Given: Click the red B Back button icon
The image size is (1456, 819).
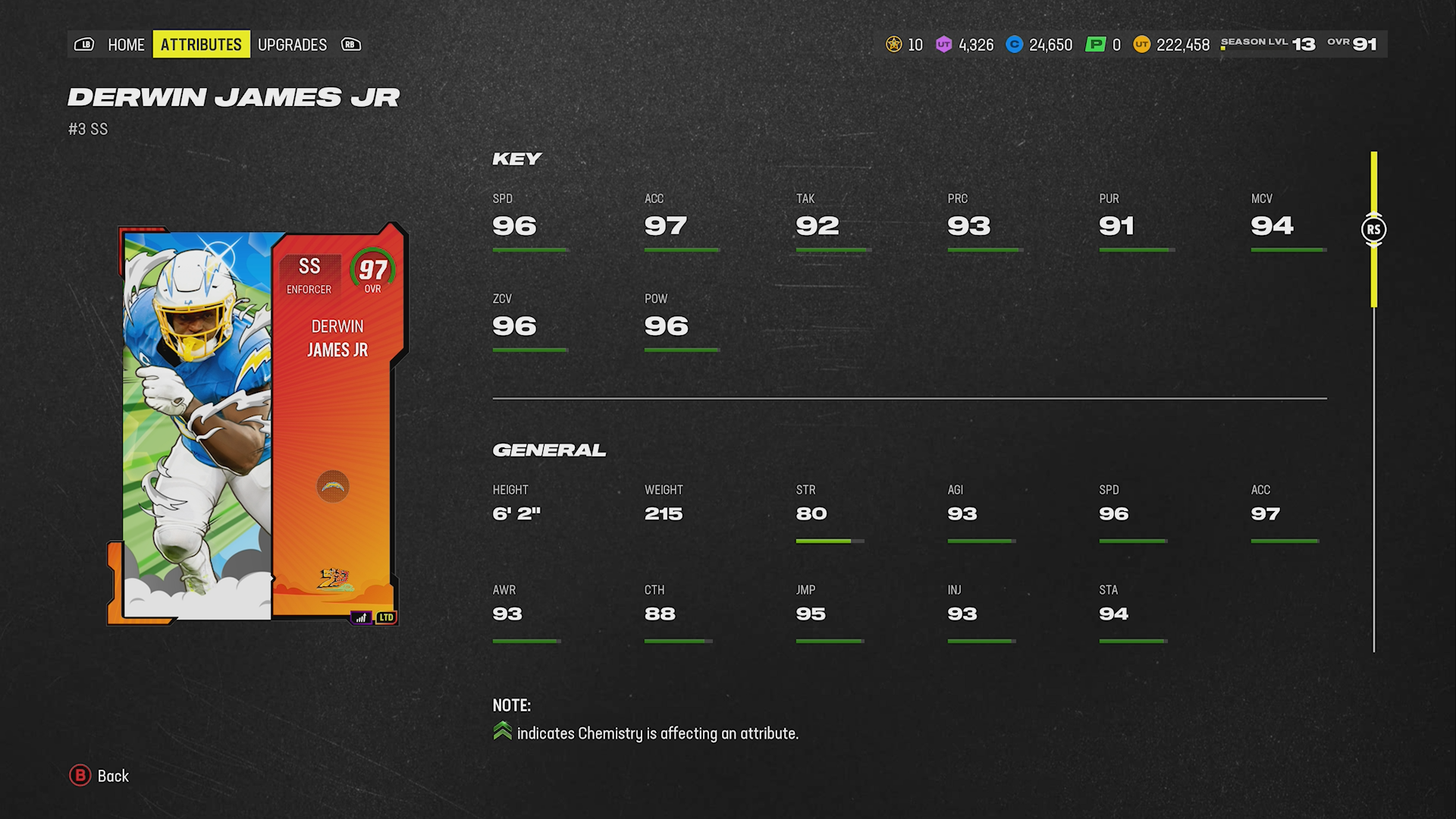Looking at the screenshot, I should tap(79, 777).
